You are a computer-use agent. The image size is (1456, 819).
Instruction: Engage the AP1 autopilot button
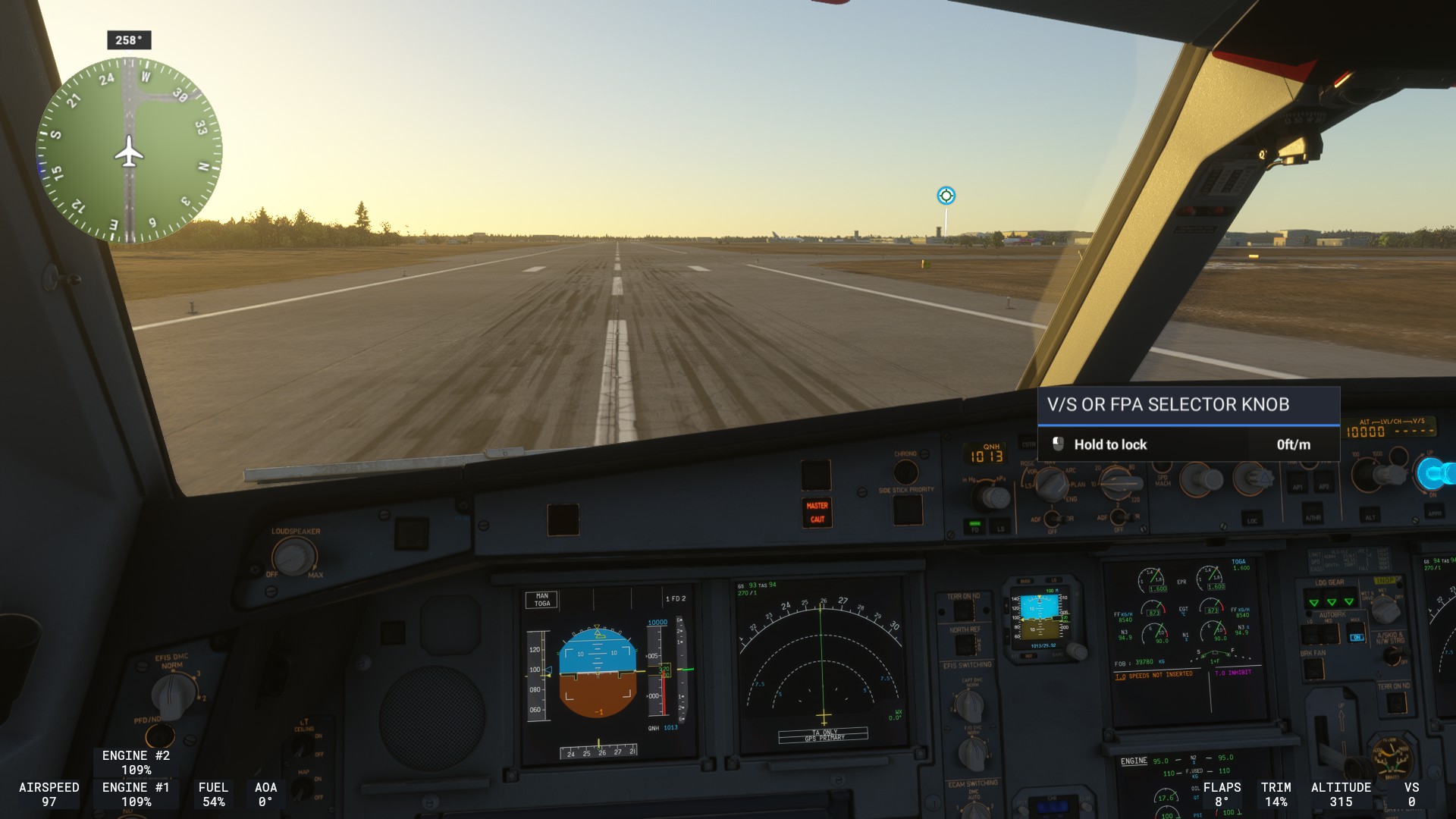click(1298, 486)
